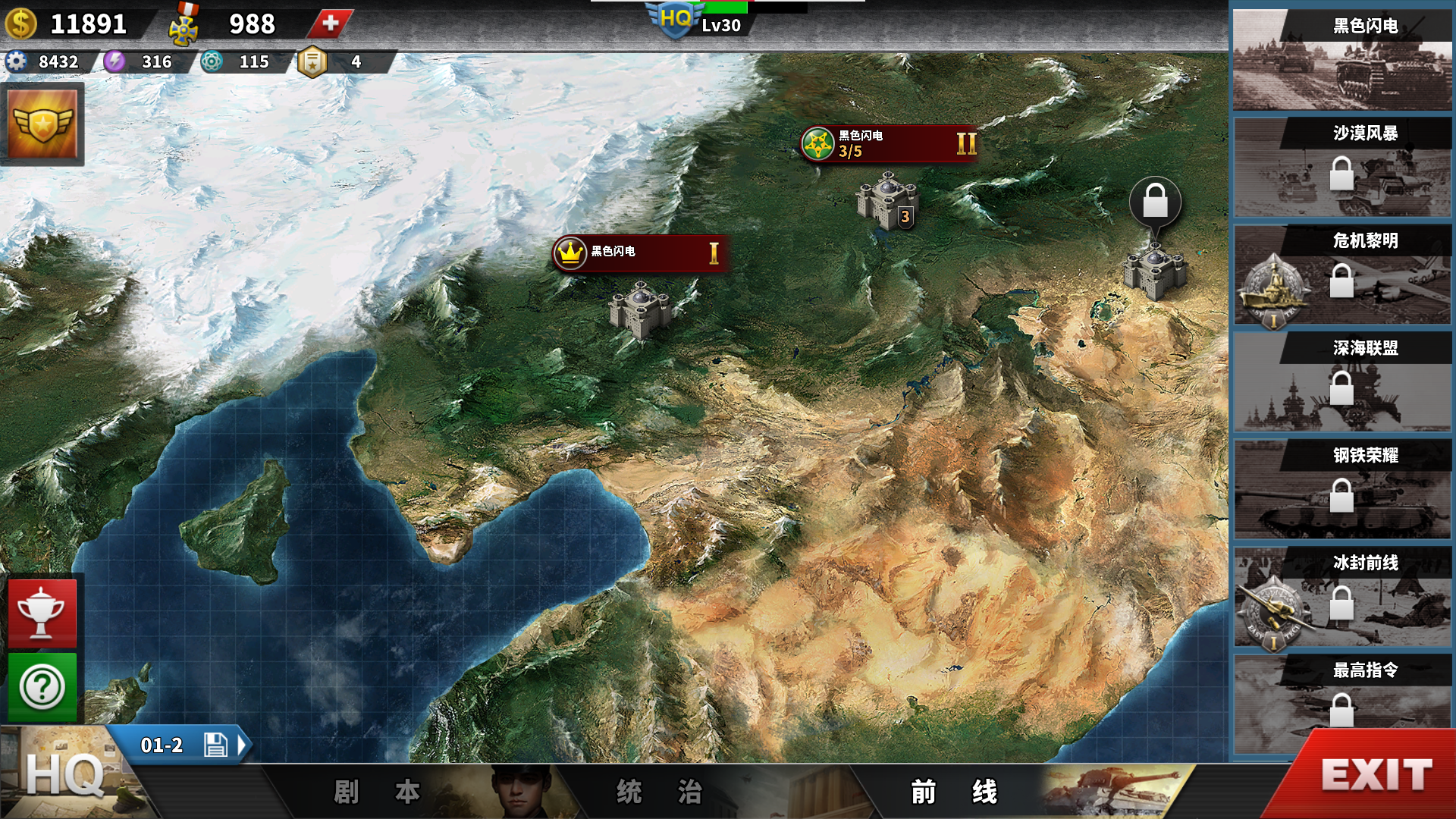The image size is (1456, 819).
Task: Click the red EXIT button
Action: 1375,777
